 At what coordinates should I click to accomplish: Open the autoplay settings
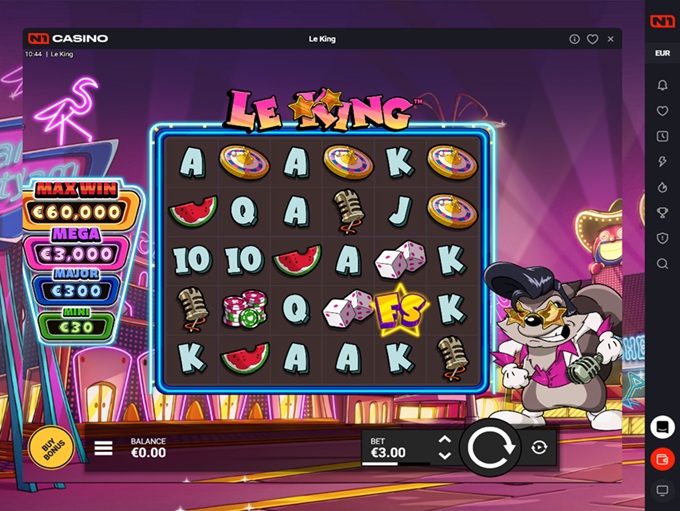coord(540,447)
